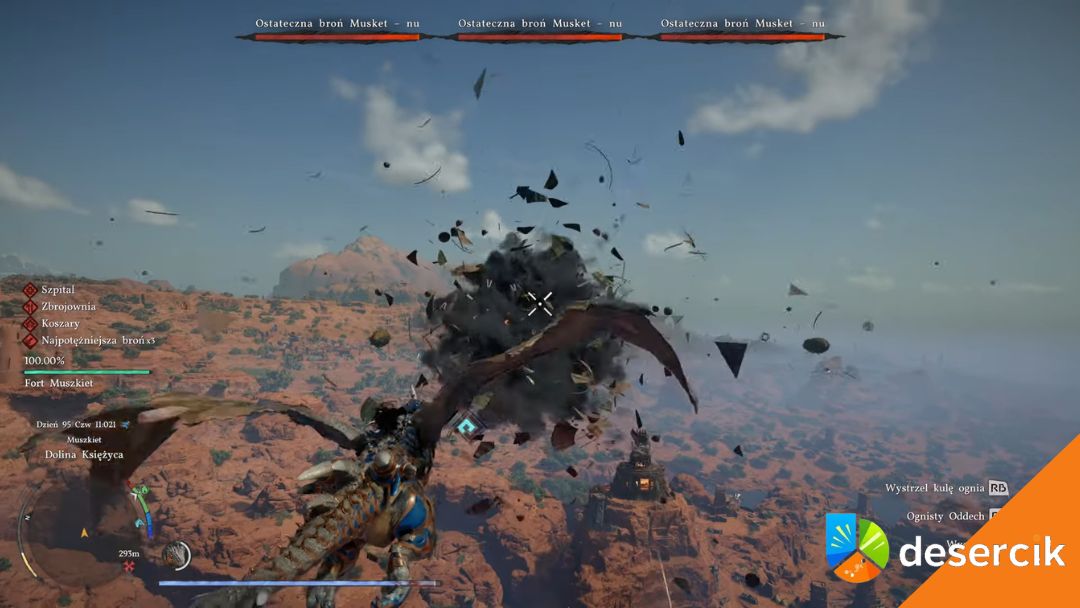Select the Najpotężniejsza broń x3 objective
This screenshot has width=1080, height=608.
pyautogui.click(x=97, y=340)
